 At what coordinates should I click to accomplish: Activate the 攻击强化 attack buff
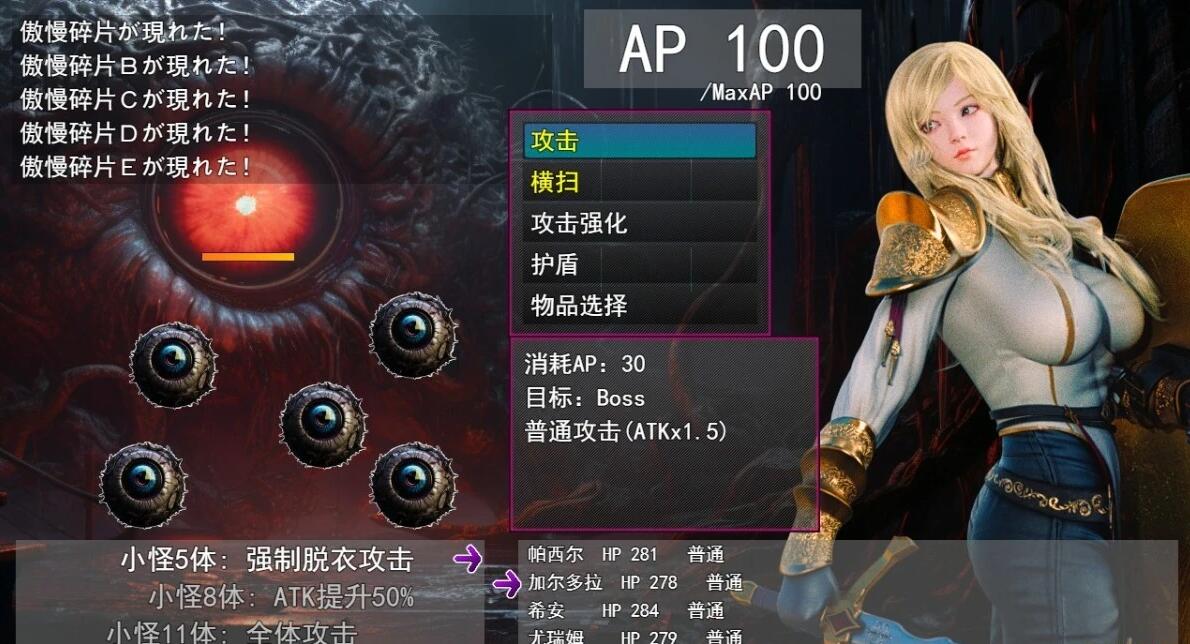pyautogui.click(x=639, y=223)
